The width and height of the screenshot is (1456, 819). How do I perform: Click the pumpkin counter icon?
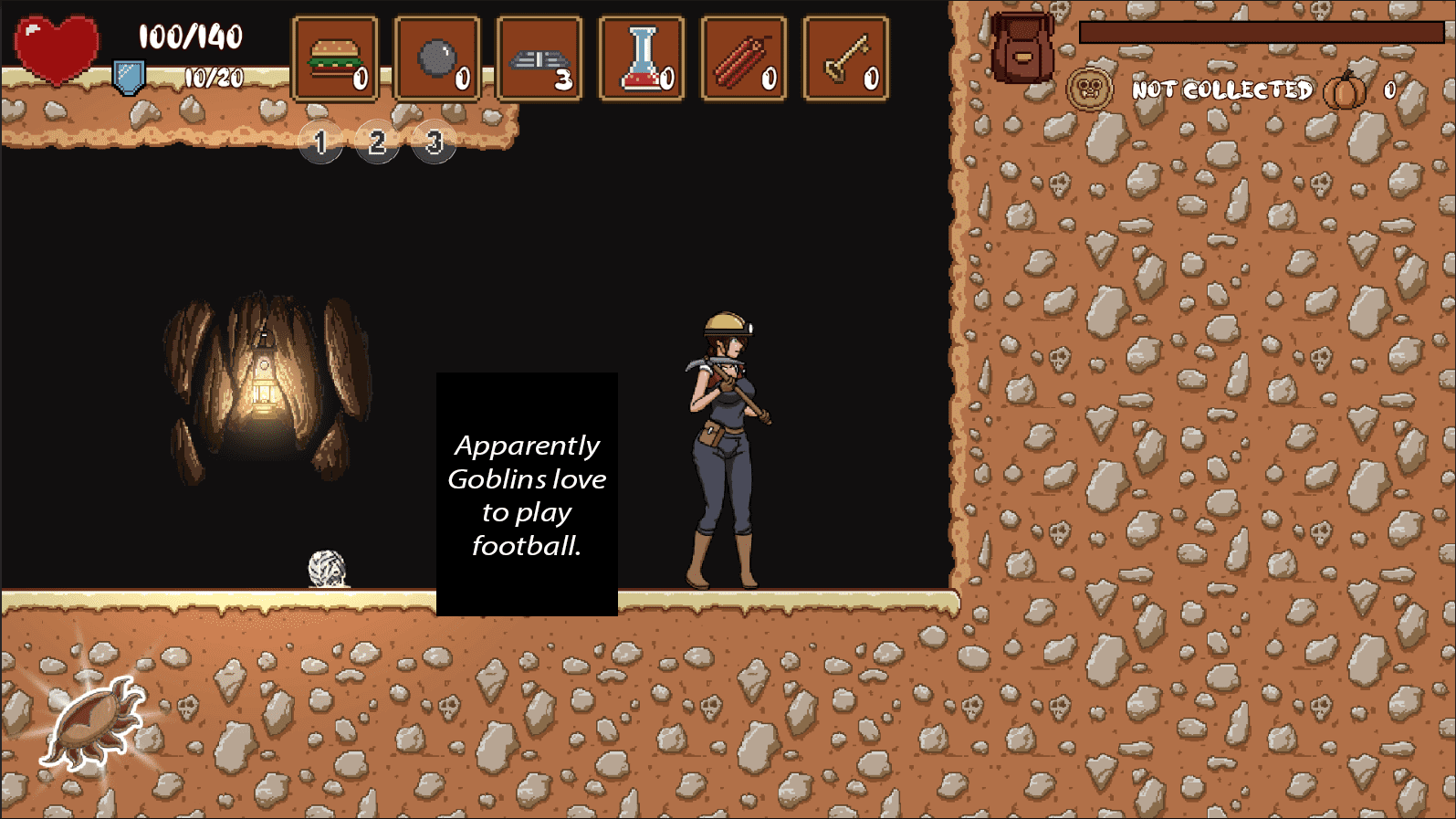click(x=1342, y=90)
